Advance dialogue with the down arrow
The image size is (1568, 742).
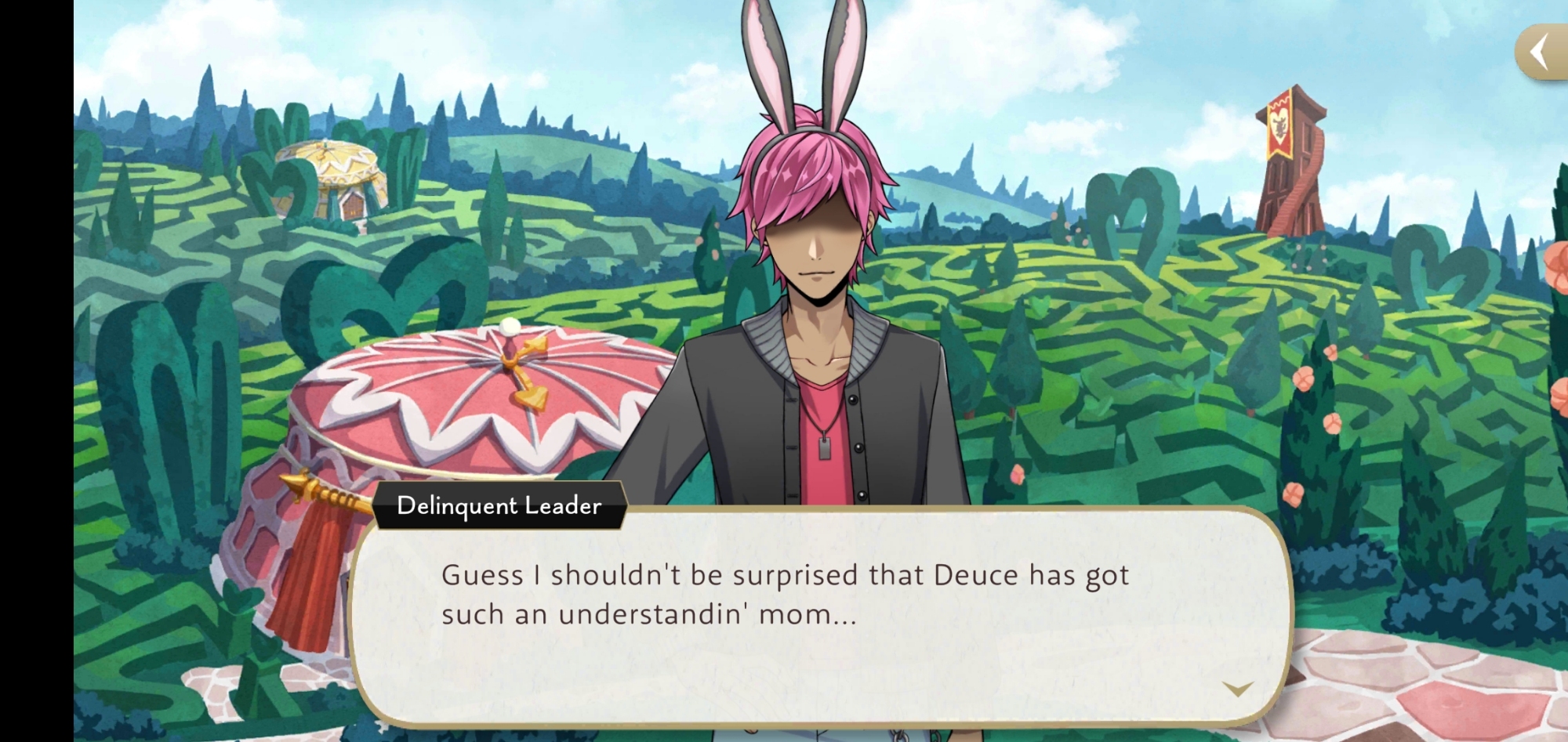[1237, 689]
